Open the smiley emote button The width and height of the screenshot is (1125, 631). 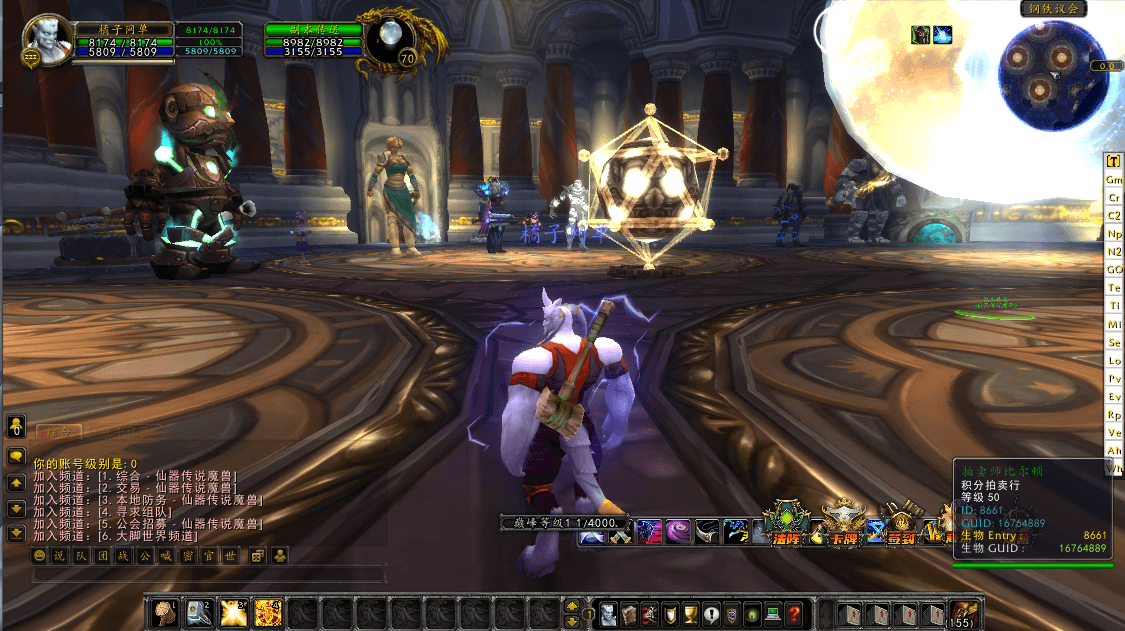coord(40,555)
